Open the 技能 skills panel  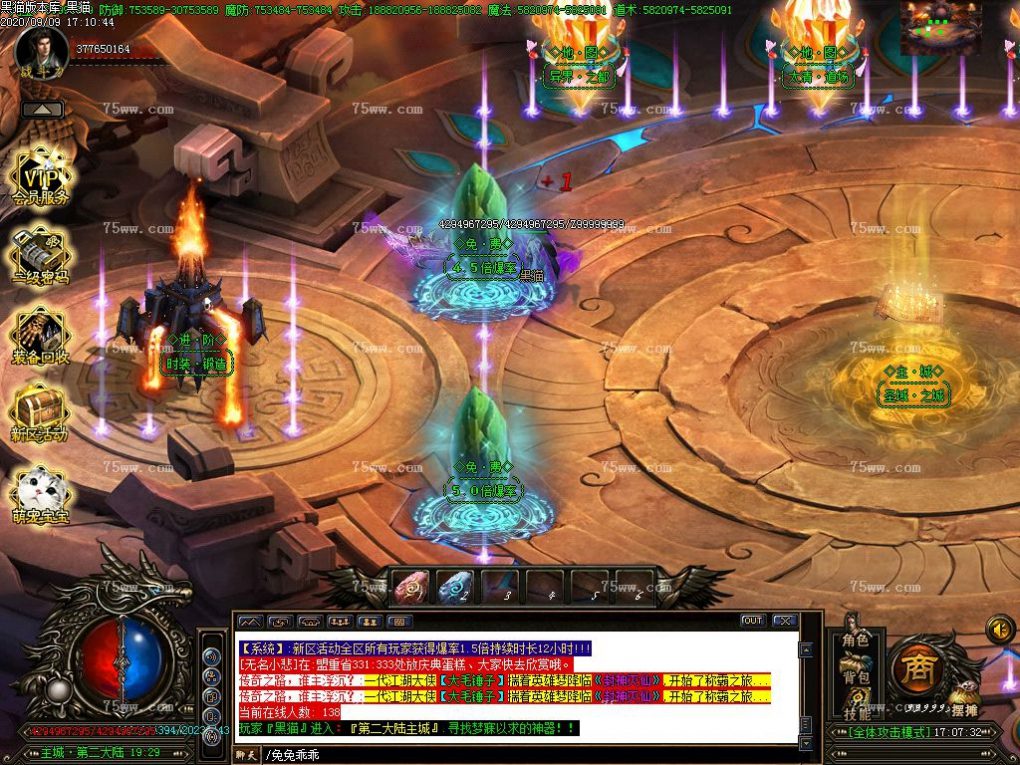pyautogui.click(x=855, y=712)
